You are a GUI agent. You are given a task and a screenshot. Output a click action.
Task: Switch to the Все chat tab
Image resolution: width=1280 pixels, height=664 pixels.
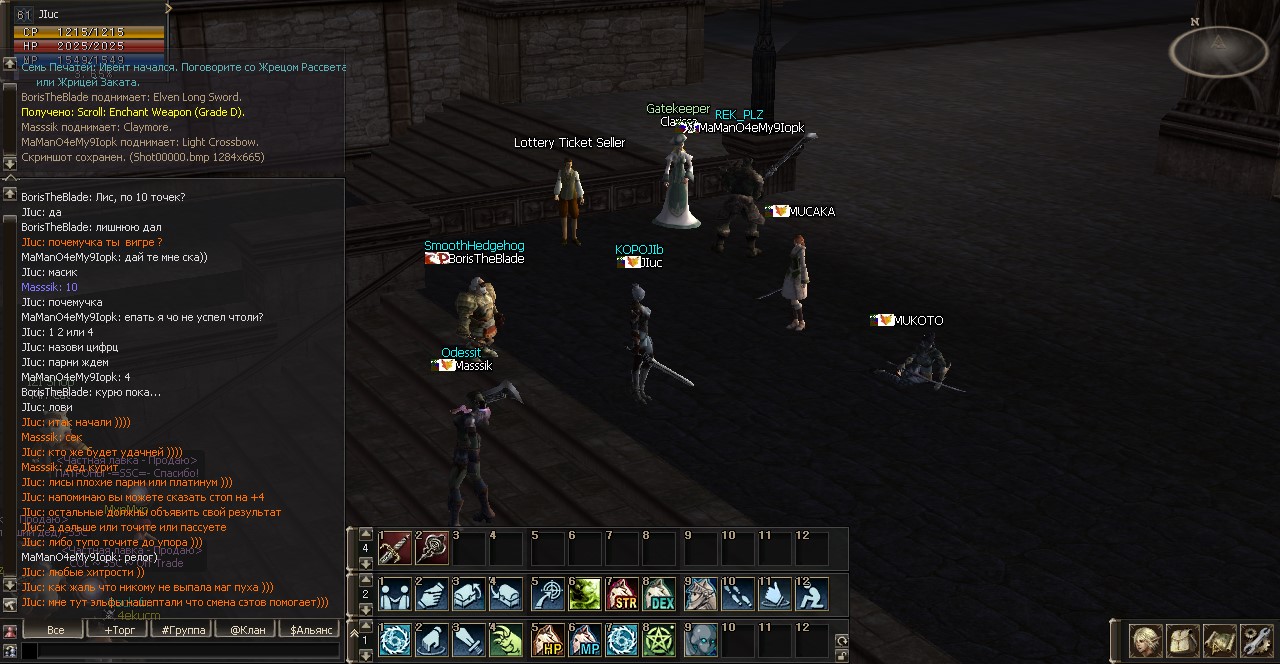tap(56, 630)
